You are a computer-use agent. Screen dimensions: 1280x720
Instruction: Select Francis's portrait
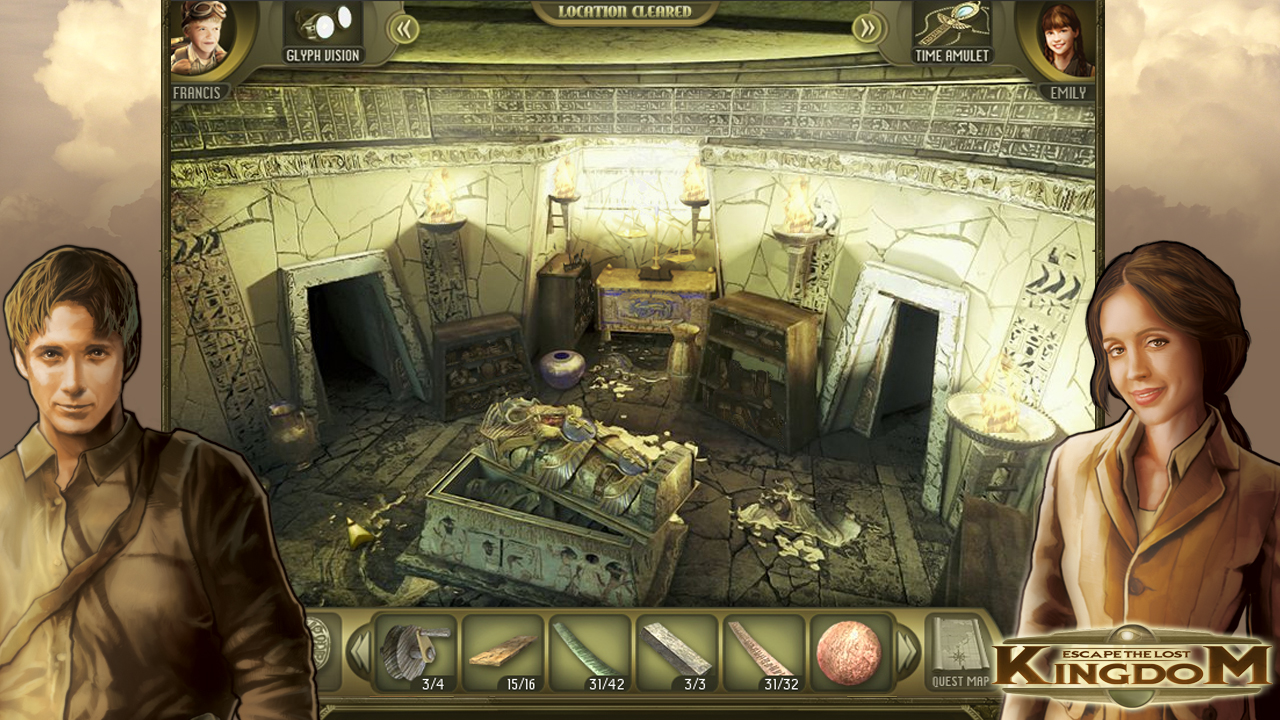201,39
